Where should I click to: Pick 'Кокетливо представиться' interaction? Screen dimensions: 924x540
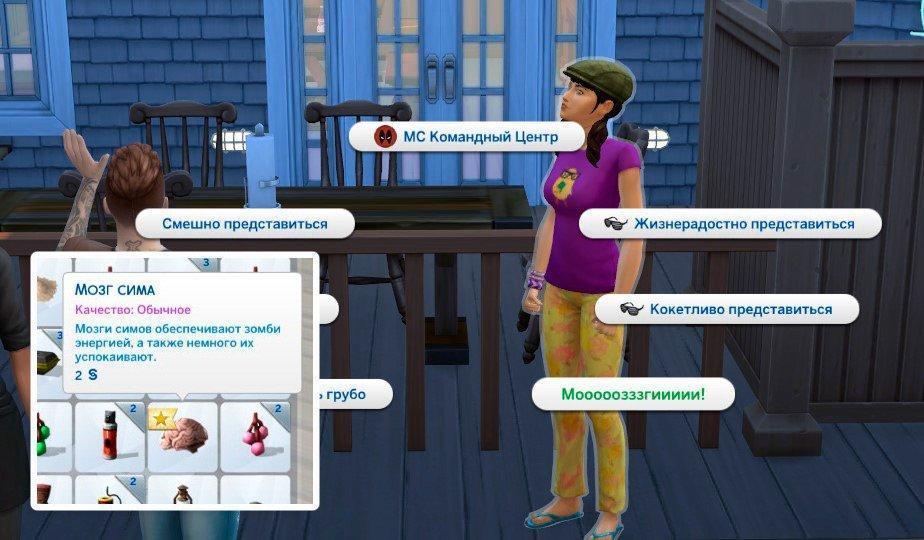(x=727, y=309)
